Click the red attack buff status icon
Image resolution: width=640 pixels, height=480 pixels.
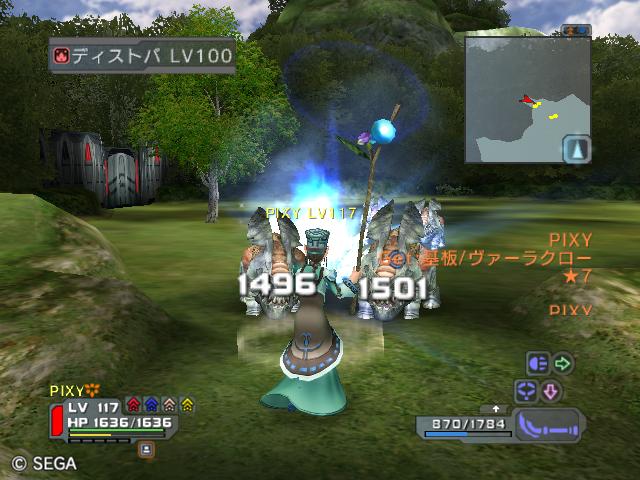(x=134, y=405)
